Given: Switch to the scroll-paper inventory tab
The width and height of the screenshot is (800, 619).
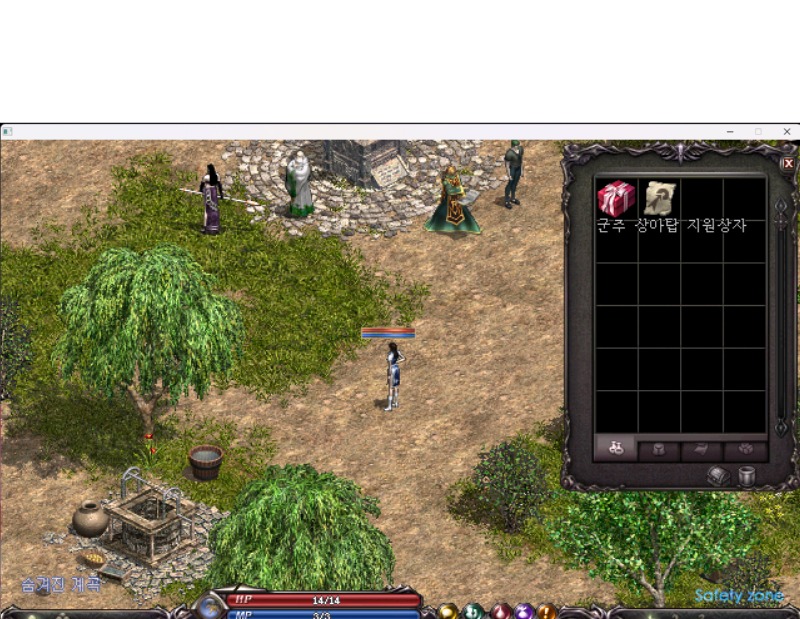Looking at the screenshot, I should (701, 449).
